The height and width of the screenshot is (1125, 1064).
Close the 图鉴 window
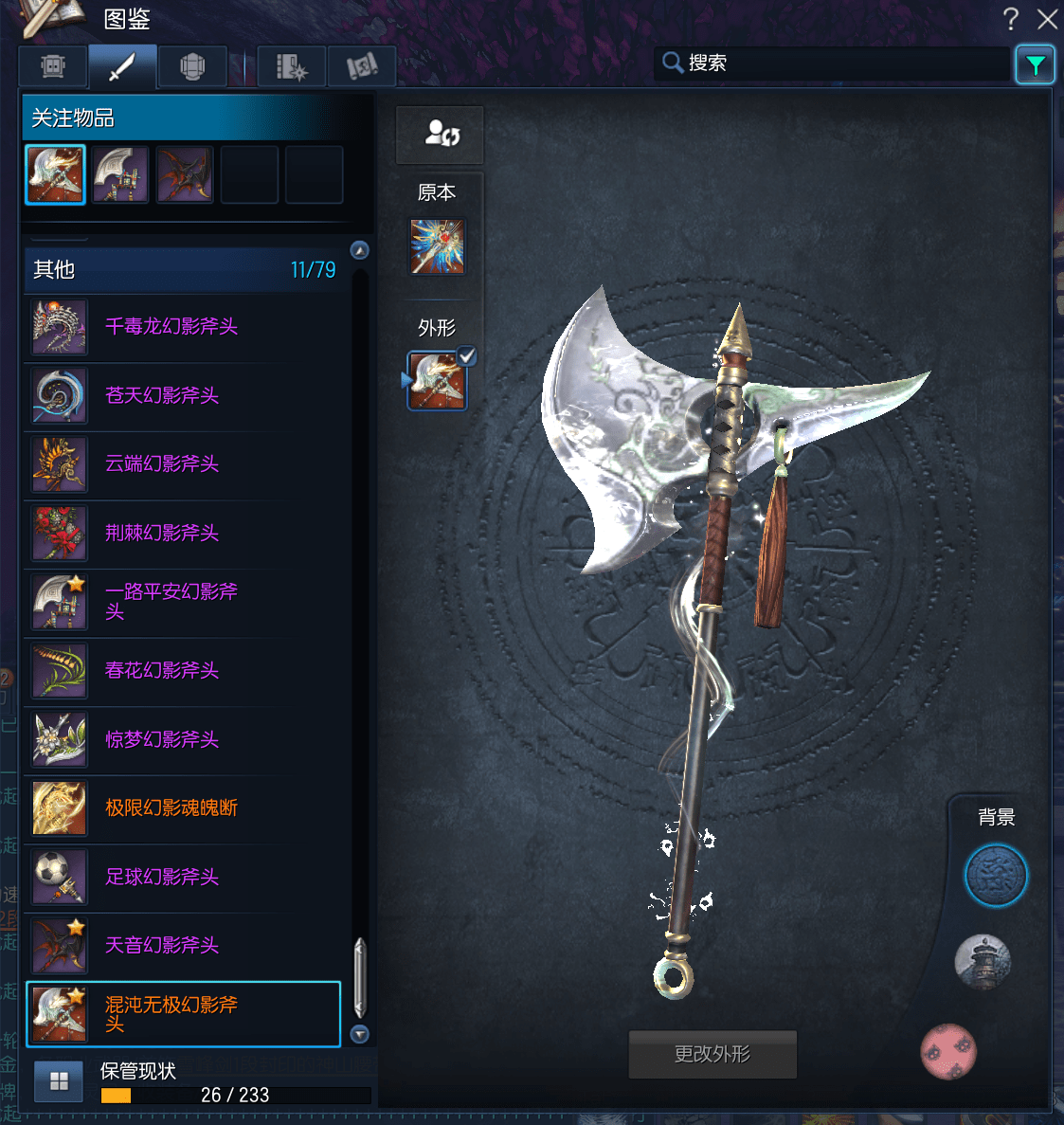pos(1047,19)
